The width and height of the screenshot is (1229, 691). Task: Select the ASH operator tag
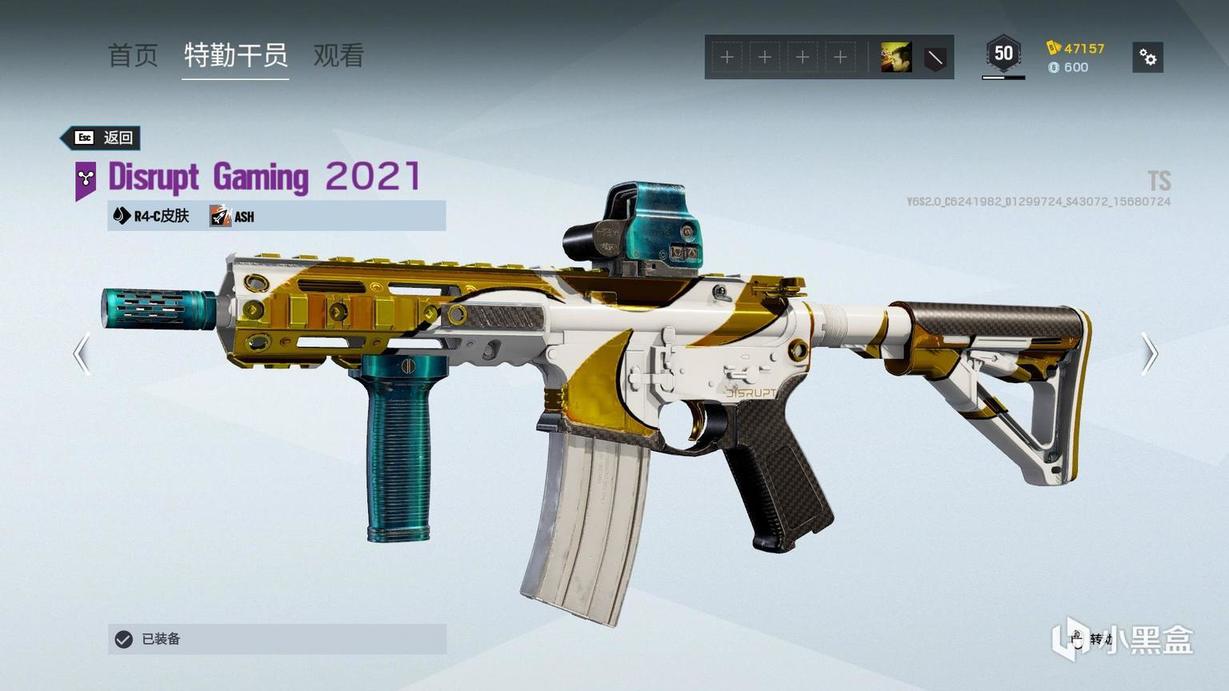coord(232,216)
